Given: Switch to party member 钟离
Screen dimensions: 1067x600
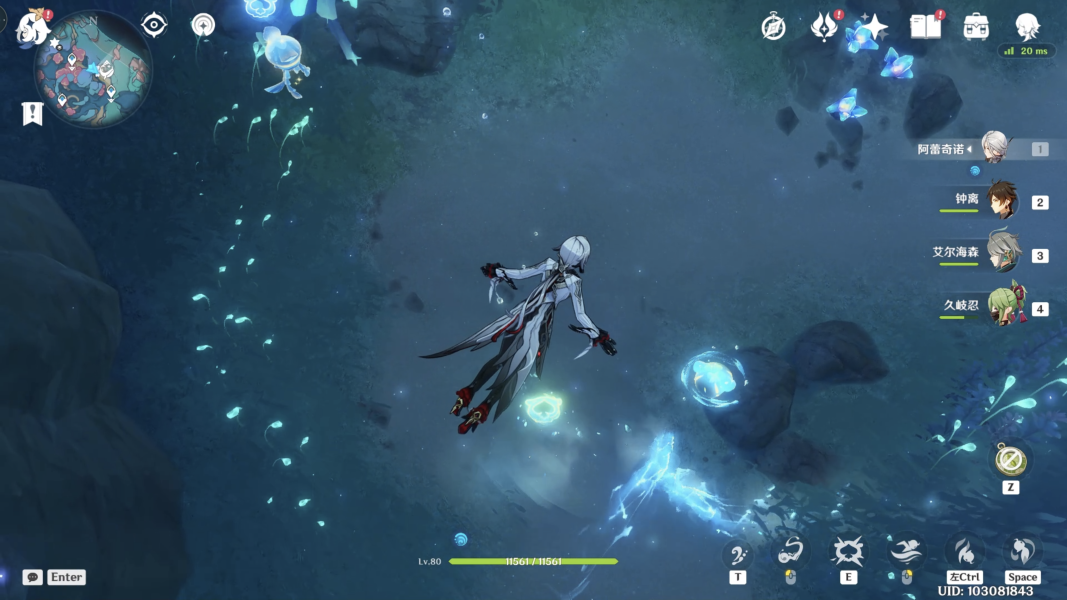Looking at the screenshot, I should point(1001,200).
